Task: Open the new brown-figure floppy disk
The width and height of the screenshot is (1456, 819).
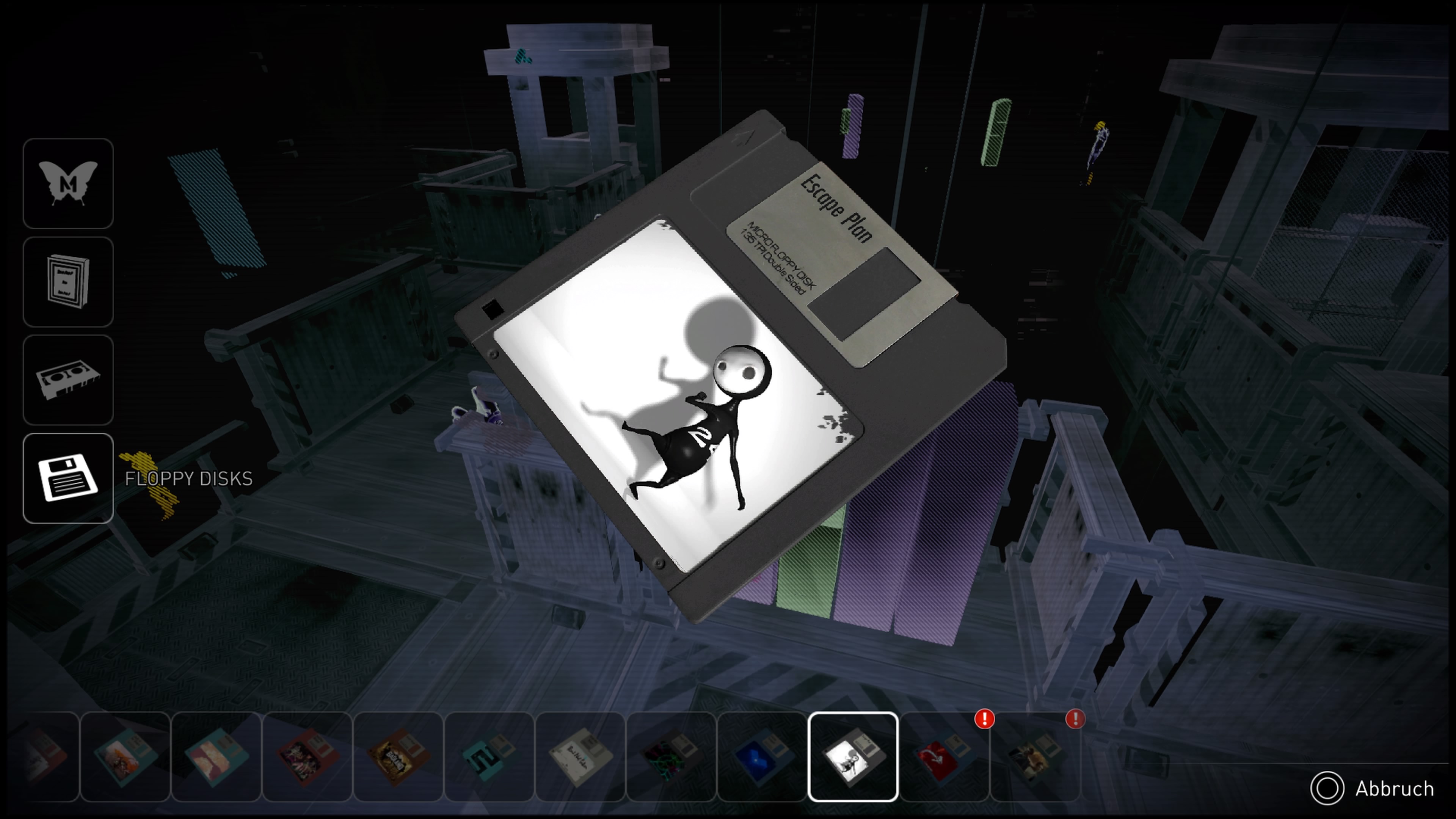Action: (x=1035, y=757)
